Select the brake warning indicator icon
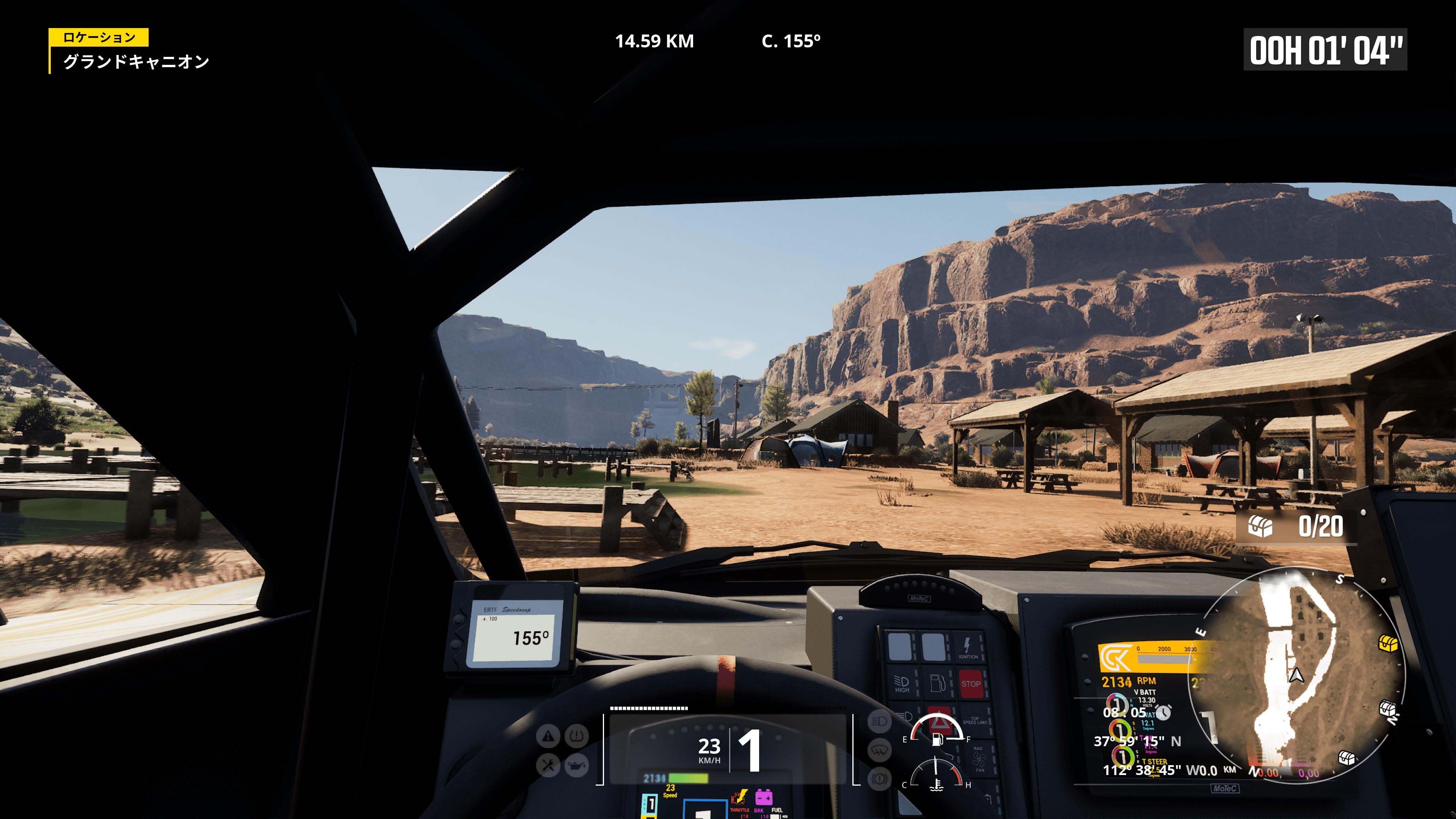The image size is (1456, 819). (x=879, y=779)
